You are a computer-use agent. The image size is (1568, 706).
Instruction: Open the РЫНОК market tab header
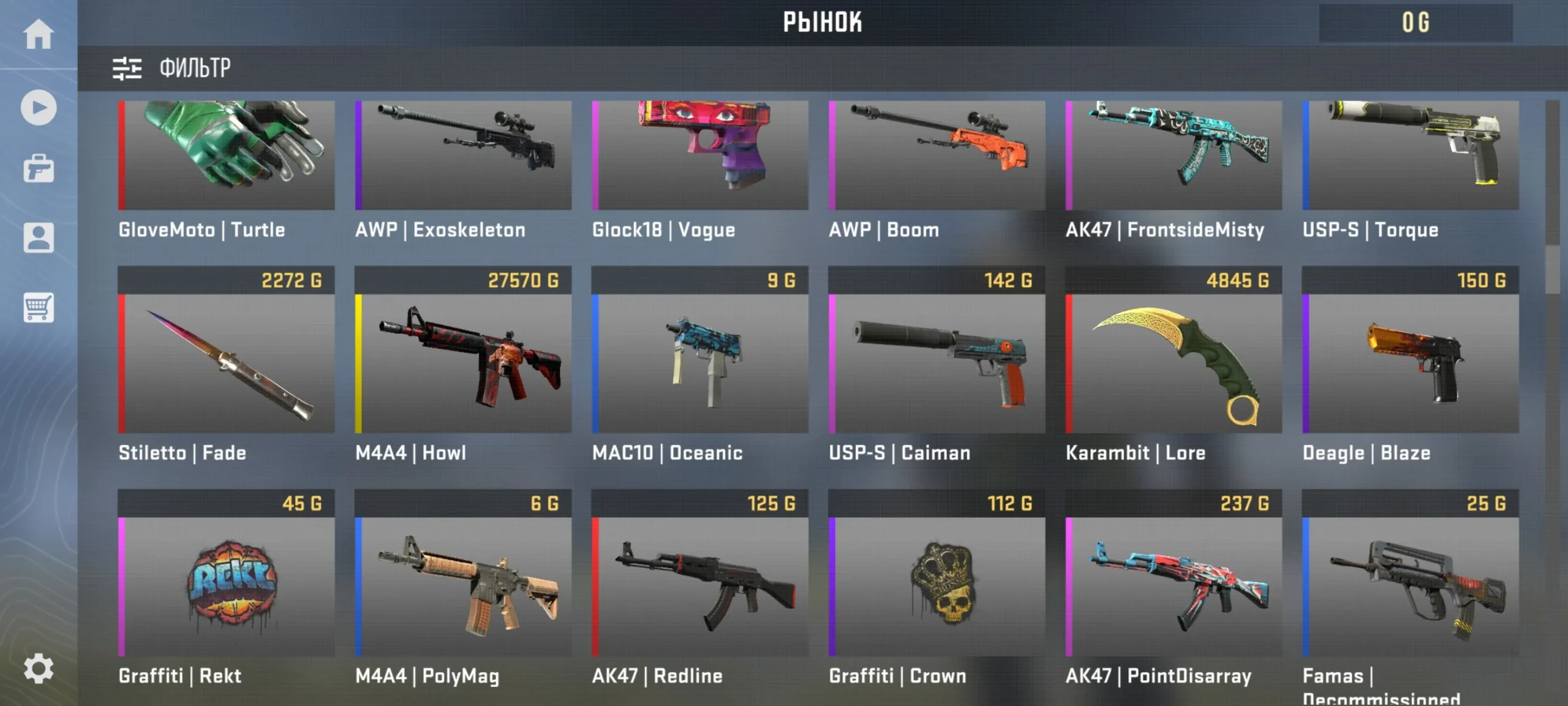tap(823, 23)
